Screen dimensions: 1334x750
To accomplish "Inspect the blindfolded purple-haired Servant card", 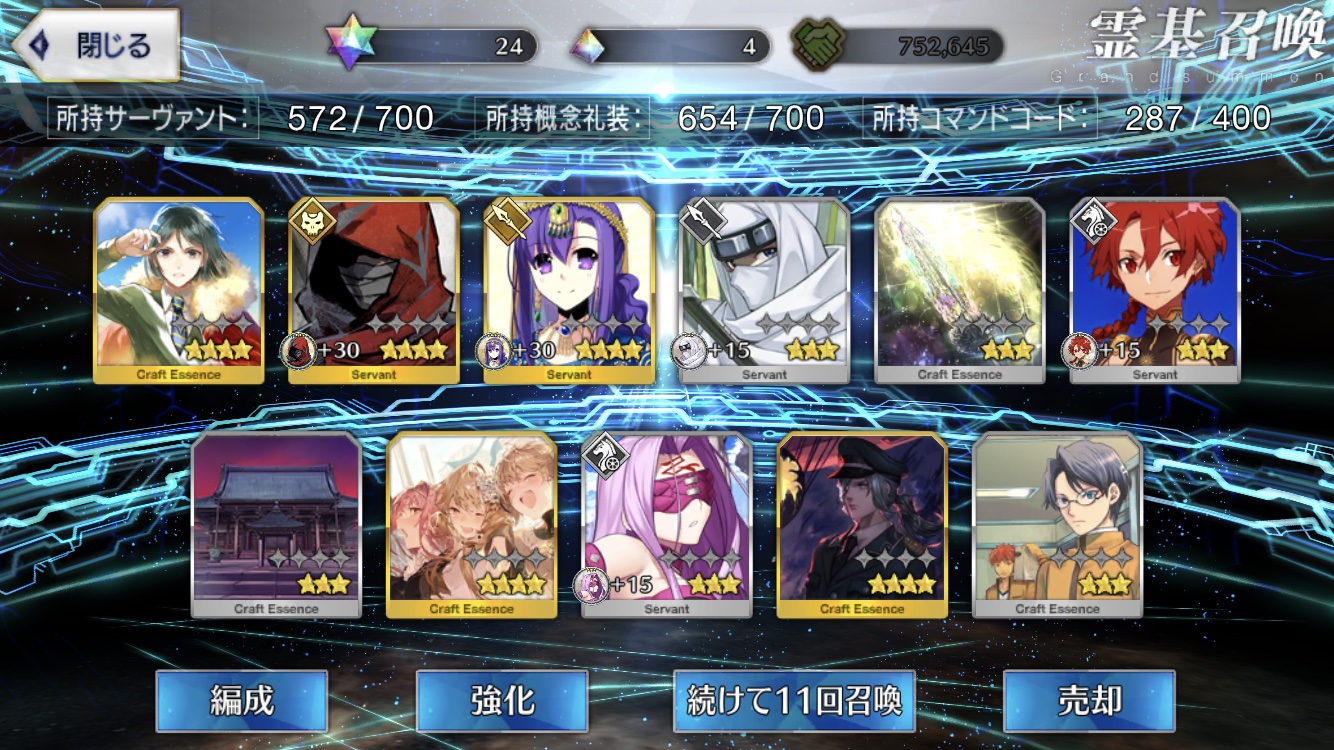I will [666, 524].
